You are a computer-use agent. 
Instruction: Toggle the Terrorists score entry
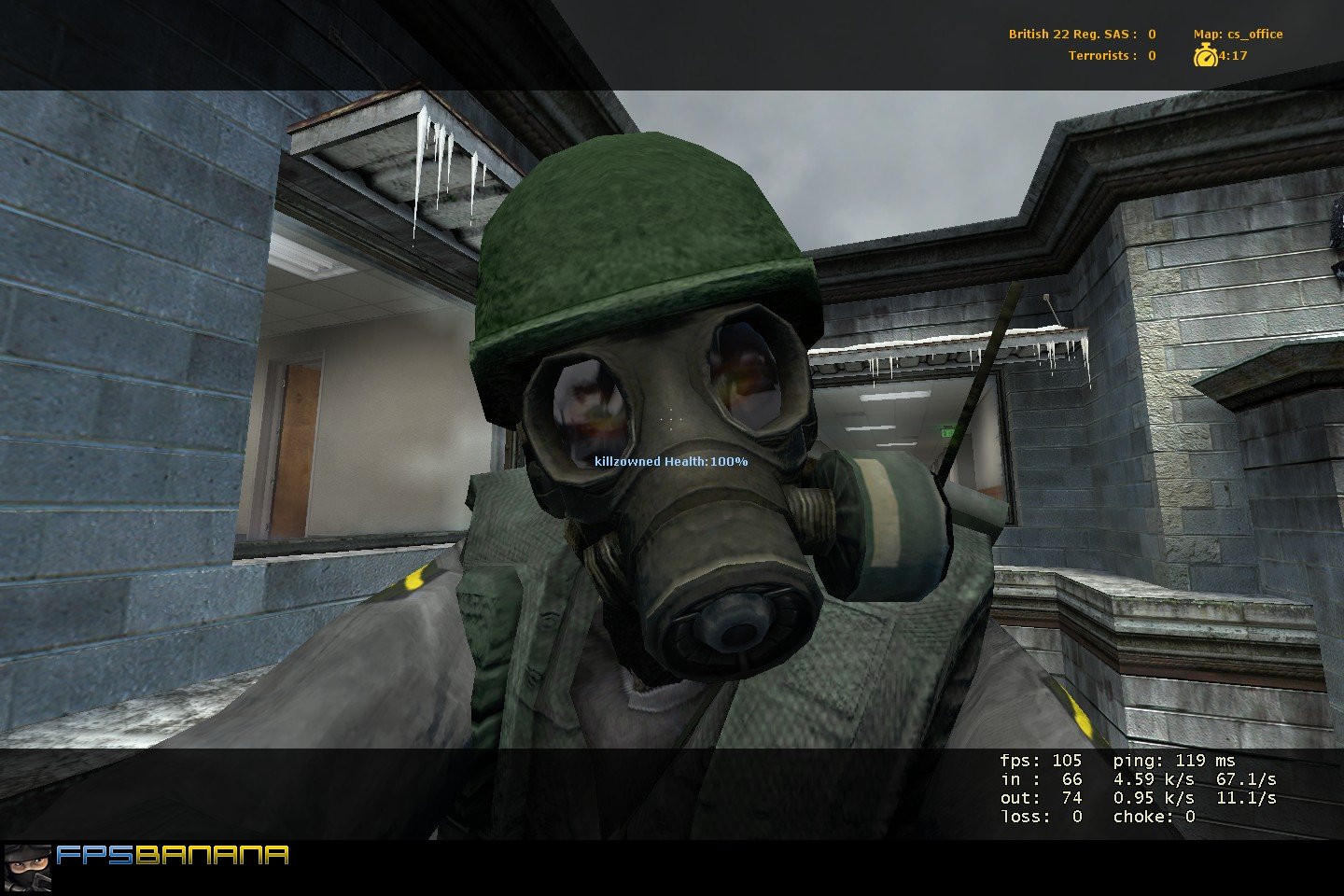(x=1111, y=55)
